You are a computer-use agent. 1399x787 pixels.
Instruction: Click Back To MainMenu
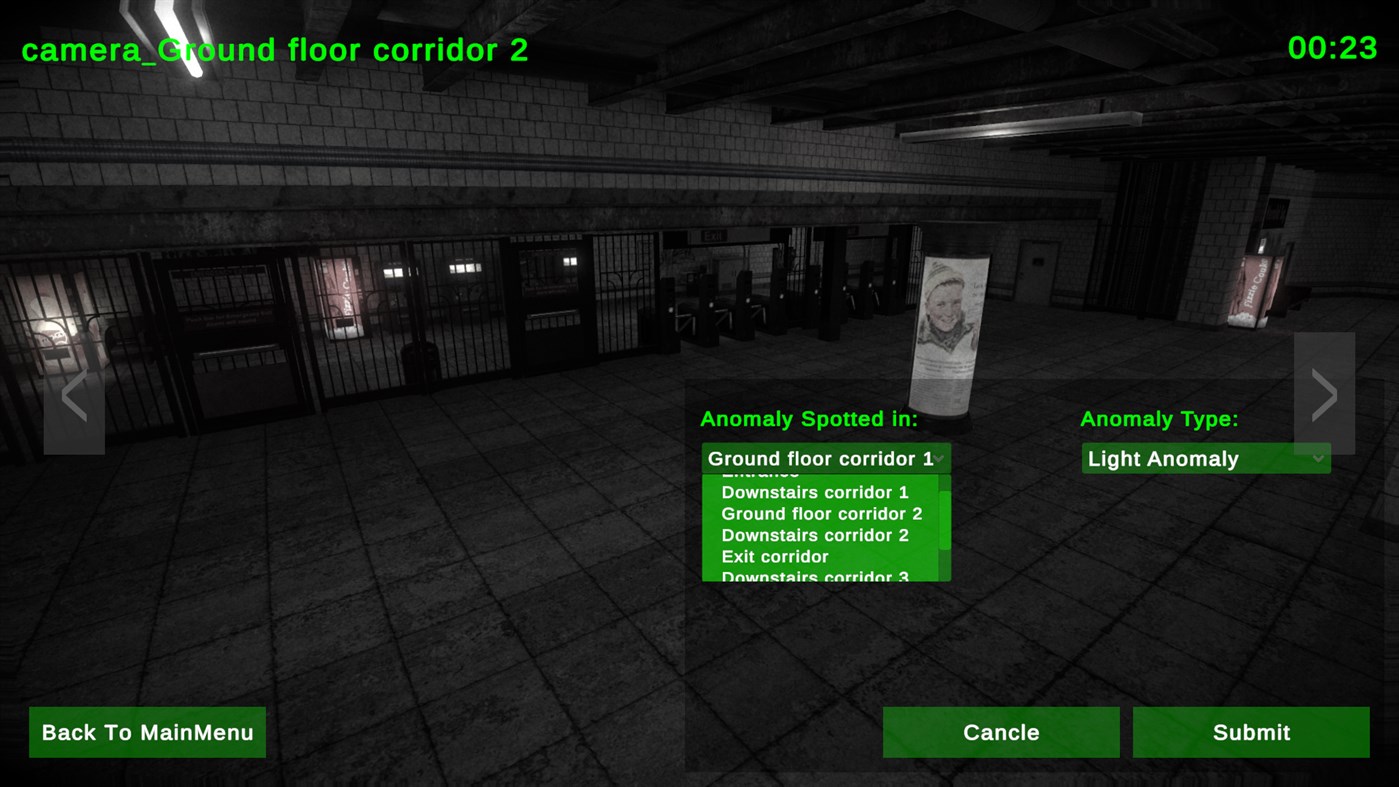click(146, 731)
